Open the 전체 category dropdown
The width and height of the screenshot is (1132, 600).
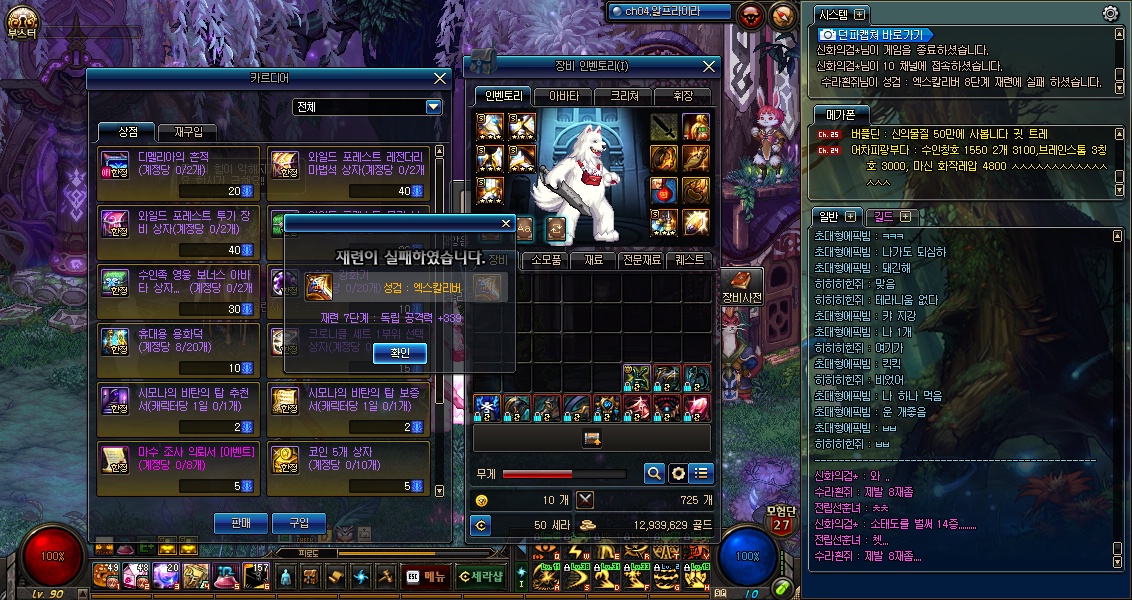pyautogui.click(x=433, y=107)
